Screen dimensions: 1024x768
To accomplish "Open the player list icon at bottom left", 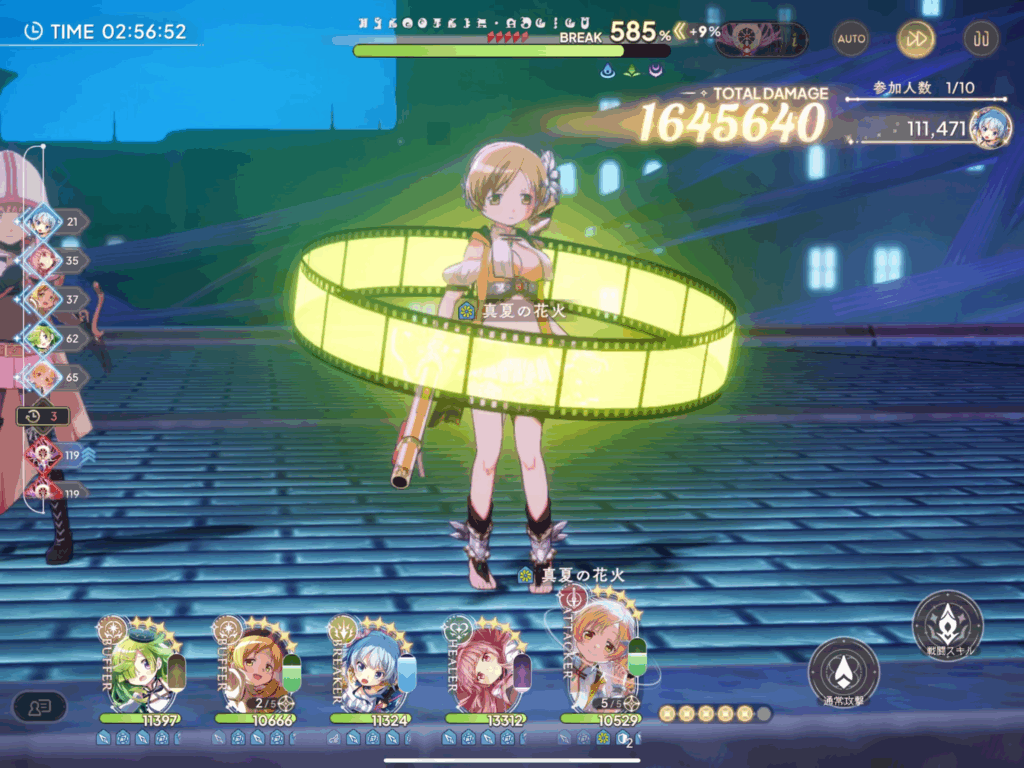I will 39,707.
